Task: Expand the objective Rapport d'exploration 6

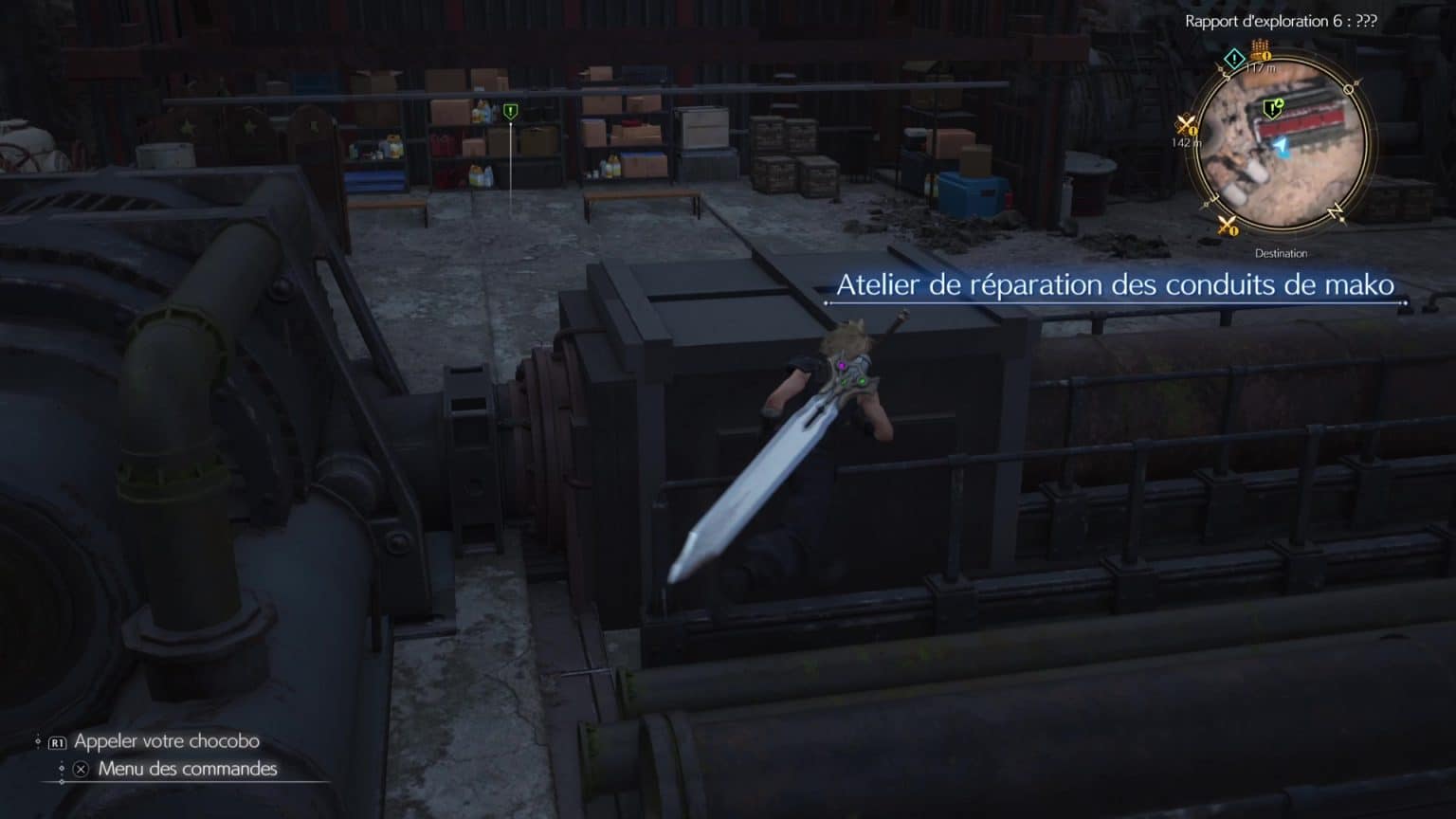Action: pos(1280,21)
